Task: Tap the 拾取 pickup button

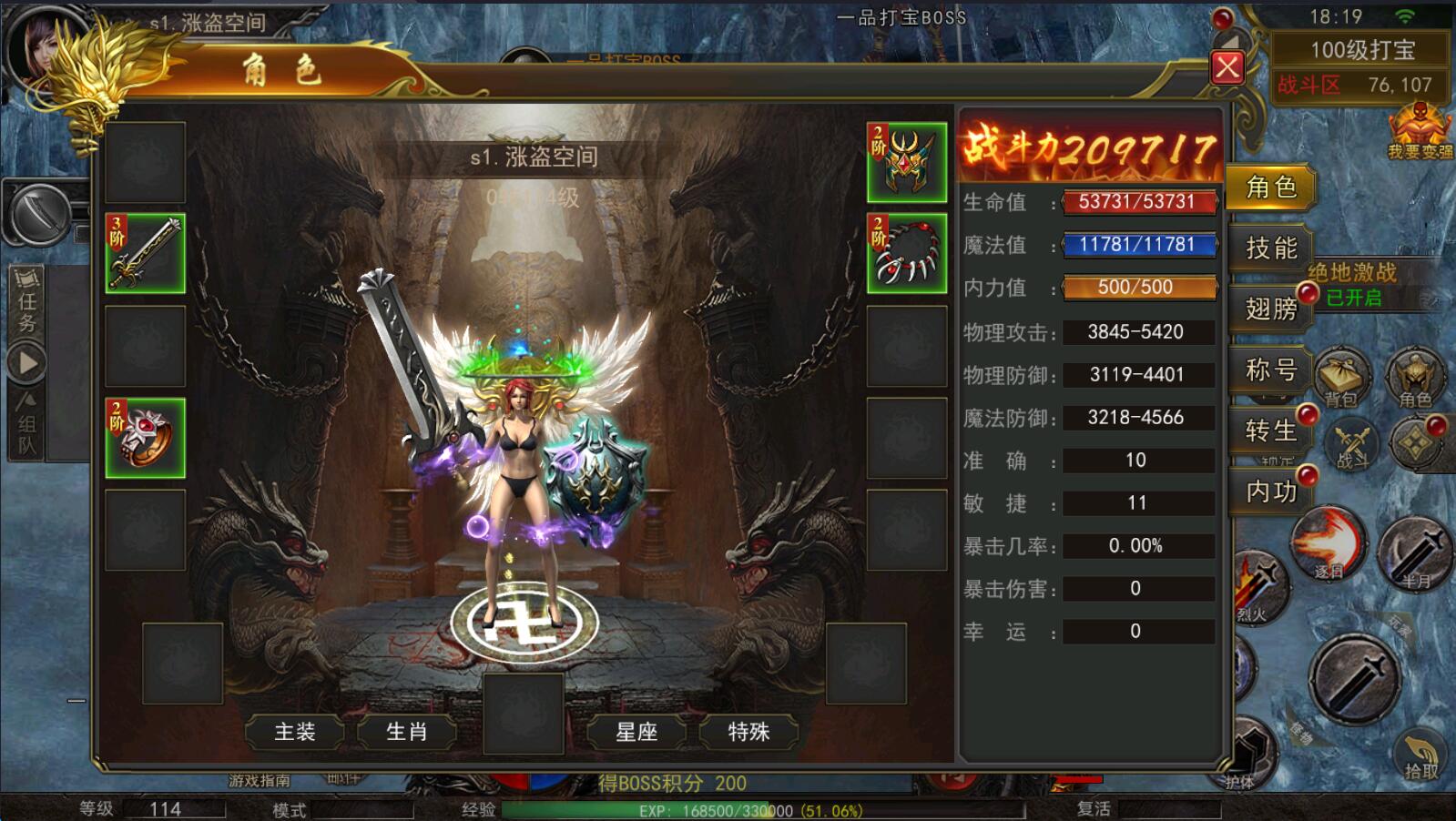Action: click(x=1420, y=755)
